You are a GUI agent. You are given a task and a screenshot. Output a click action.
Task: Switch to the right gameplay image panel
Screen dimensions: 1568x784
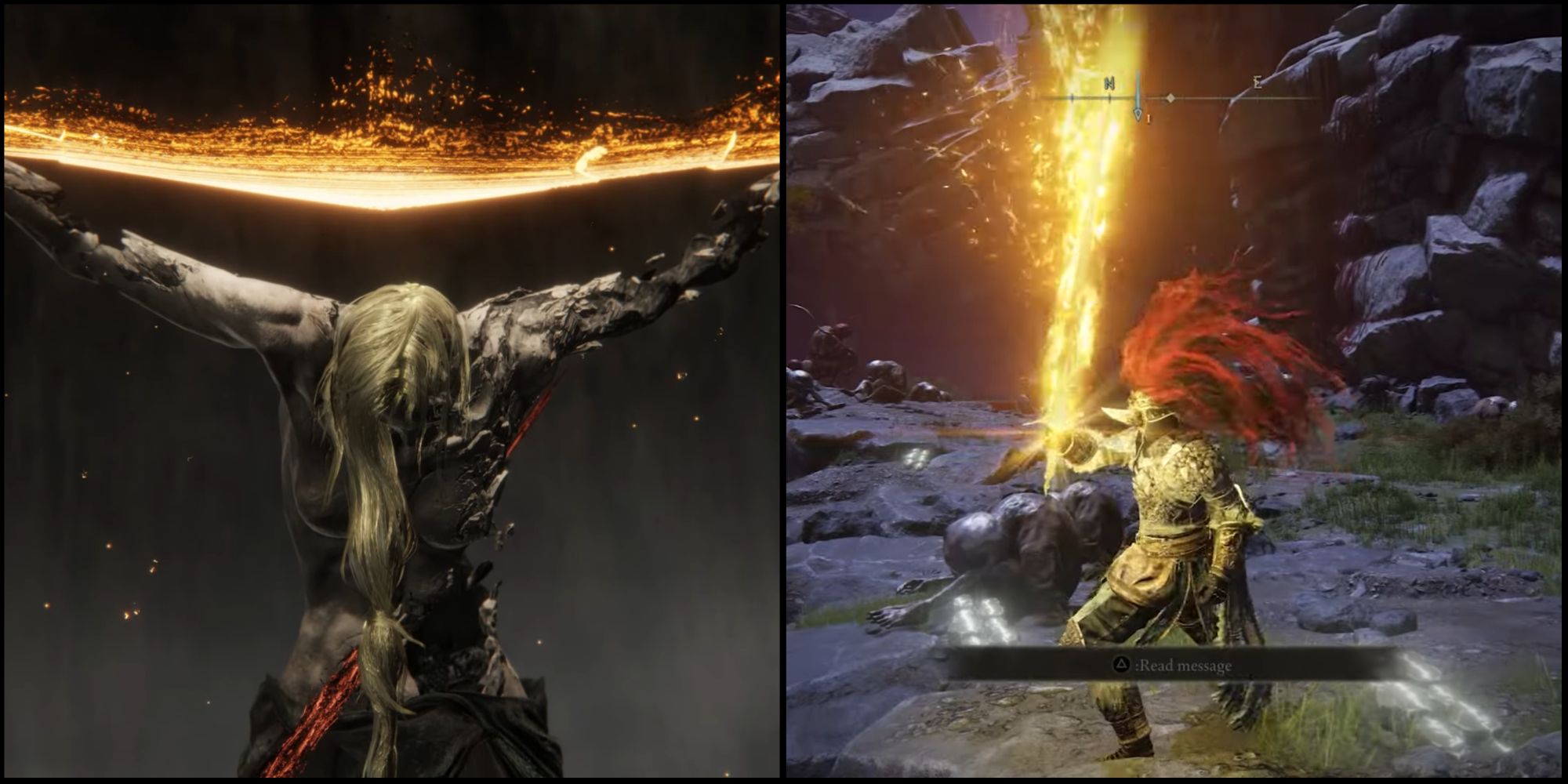point(1176,392)
